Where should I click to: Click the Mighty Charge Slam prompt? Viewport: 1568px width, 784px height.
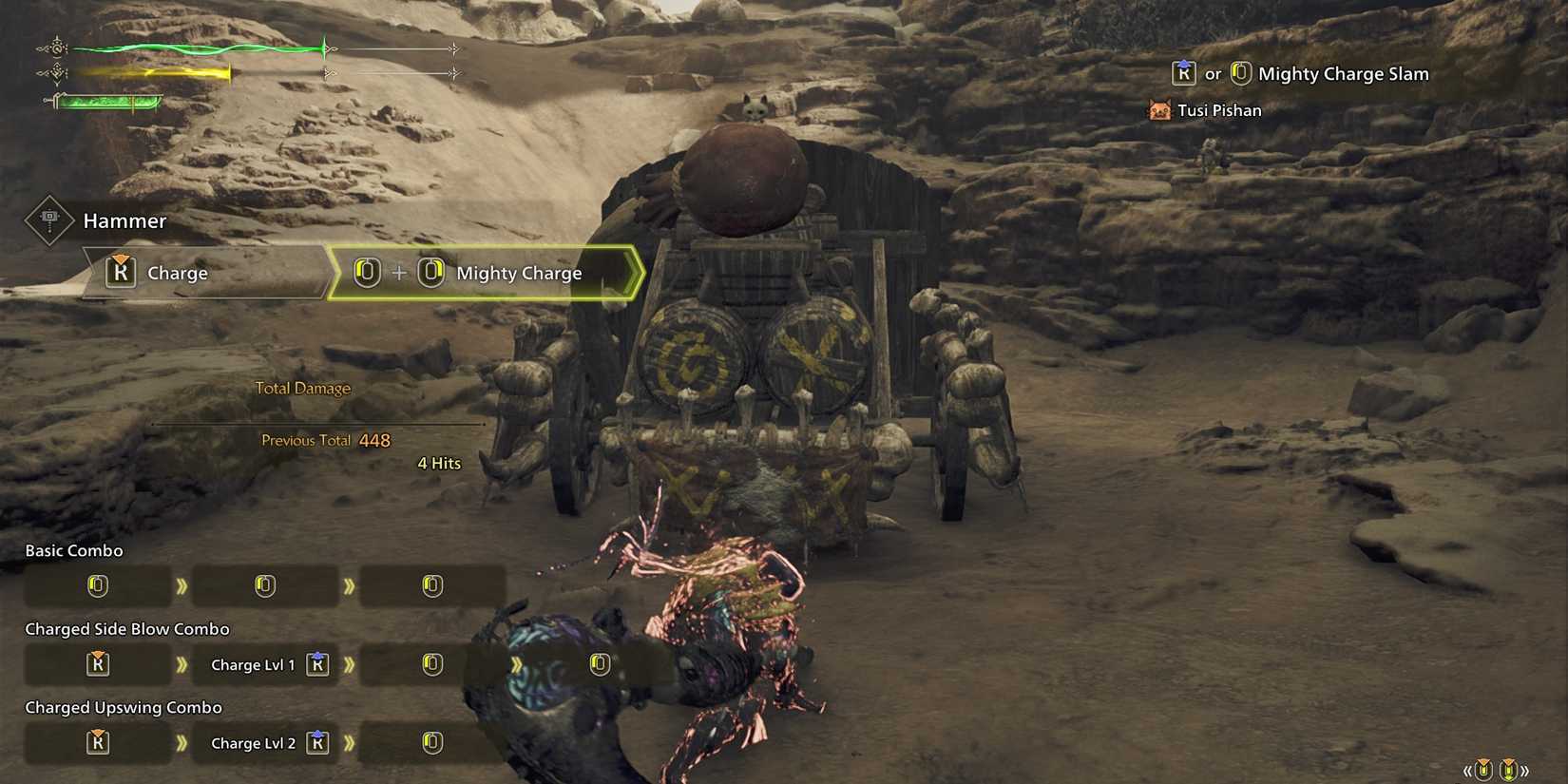pyautogui.click(x=1342, y=73)
